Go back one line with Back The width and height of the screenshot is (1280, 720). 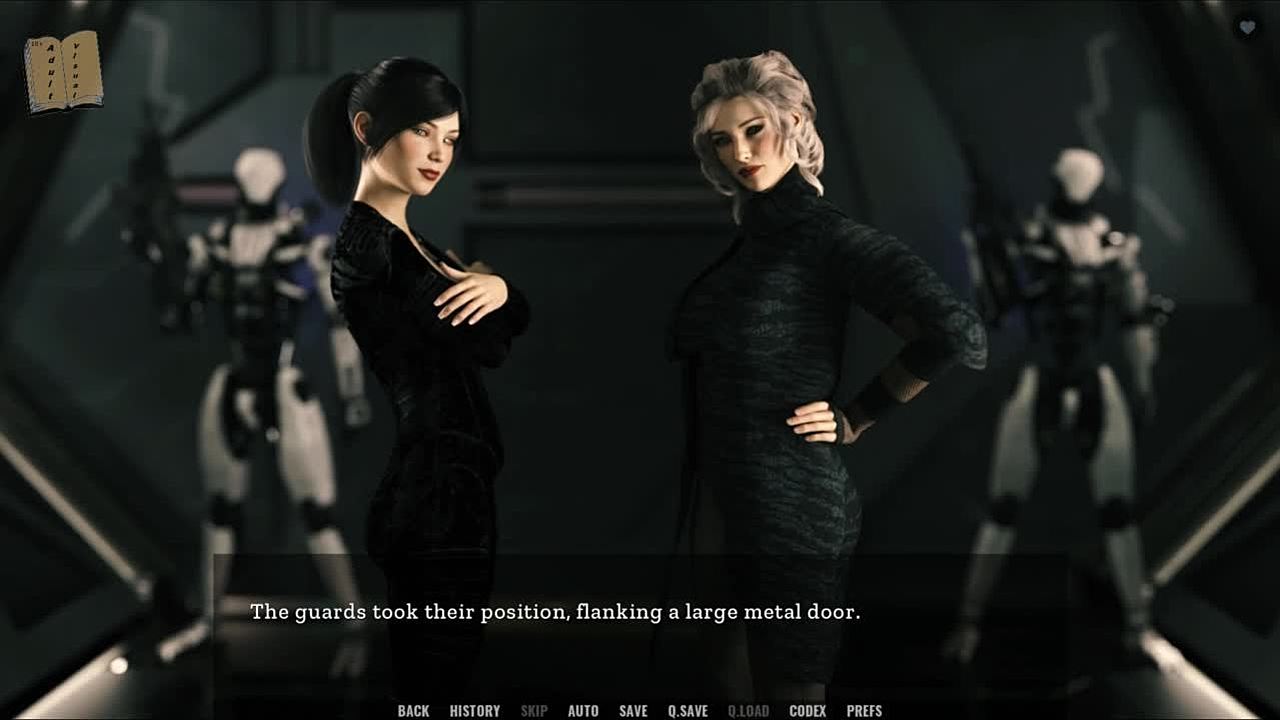[413, 711]
